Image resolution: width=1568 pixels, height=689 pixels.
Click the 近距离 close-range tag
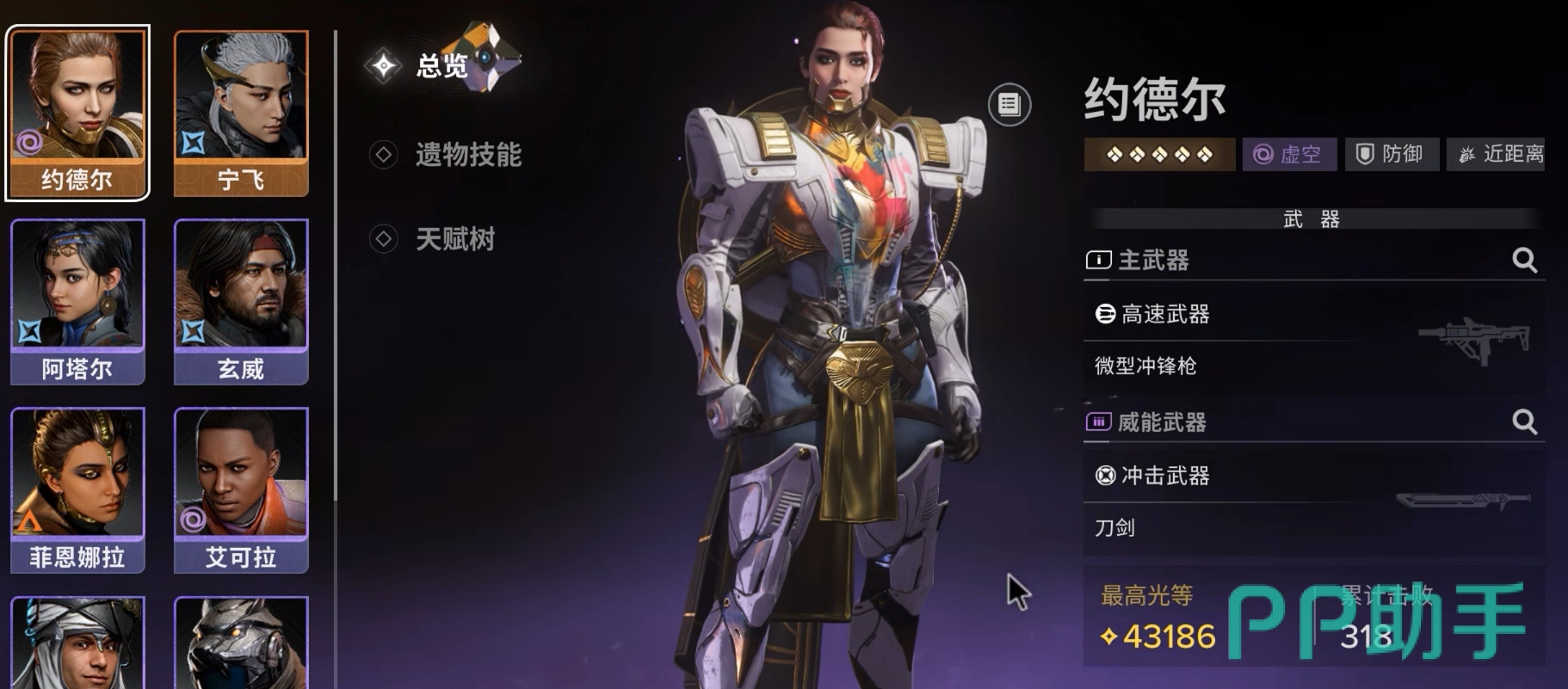1497,155
